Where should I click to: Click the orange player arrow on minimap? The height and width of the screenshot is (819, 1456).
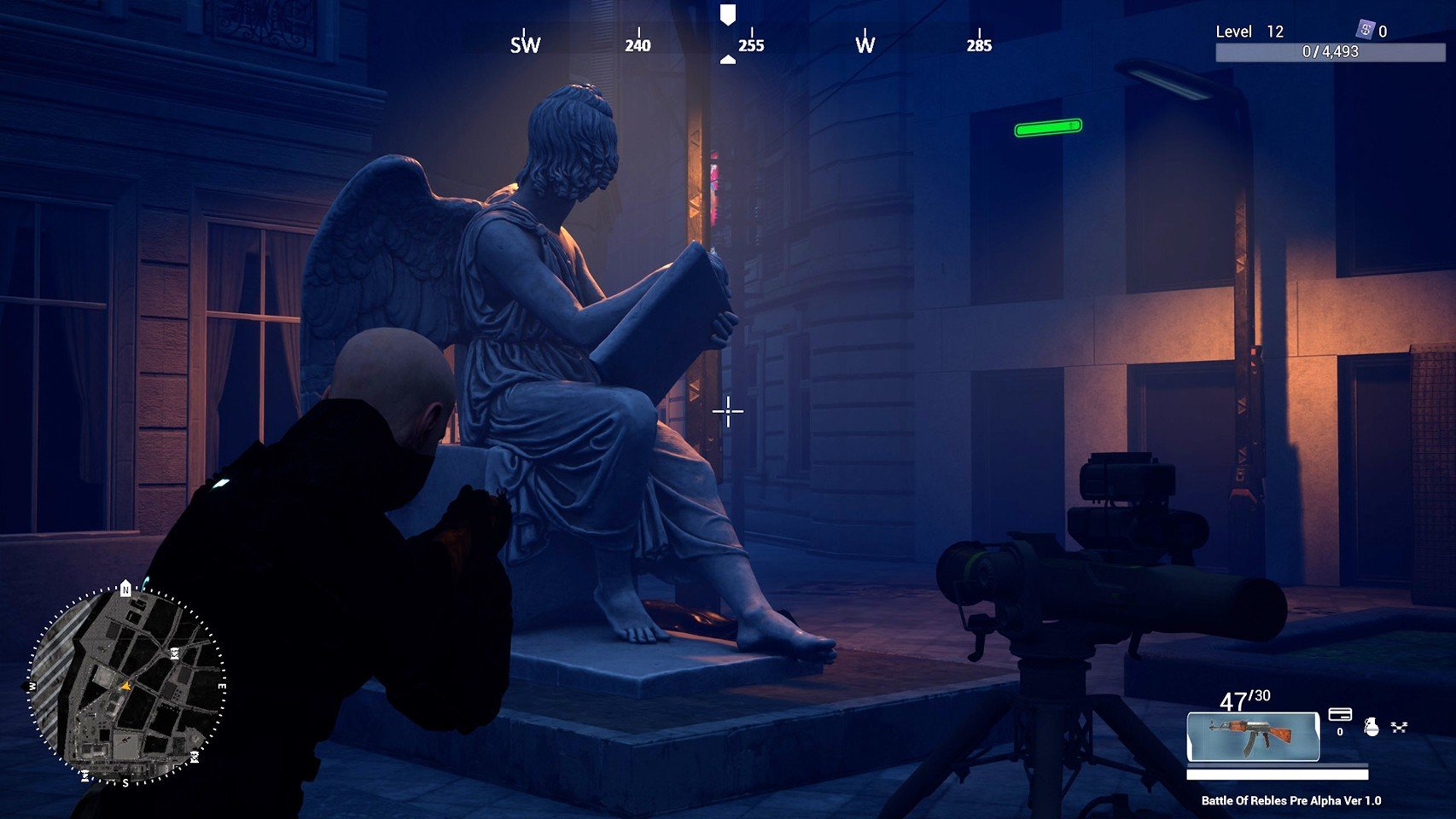click(x=125, y=685)
